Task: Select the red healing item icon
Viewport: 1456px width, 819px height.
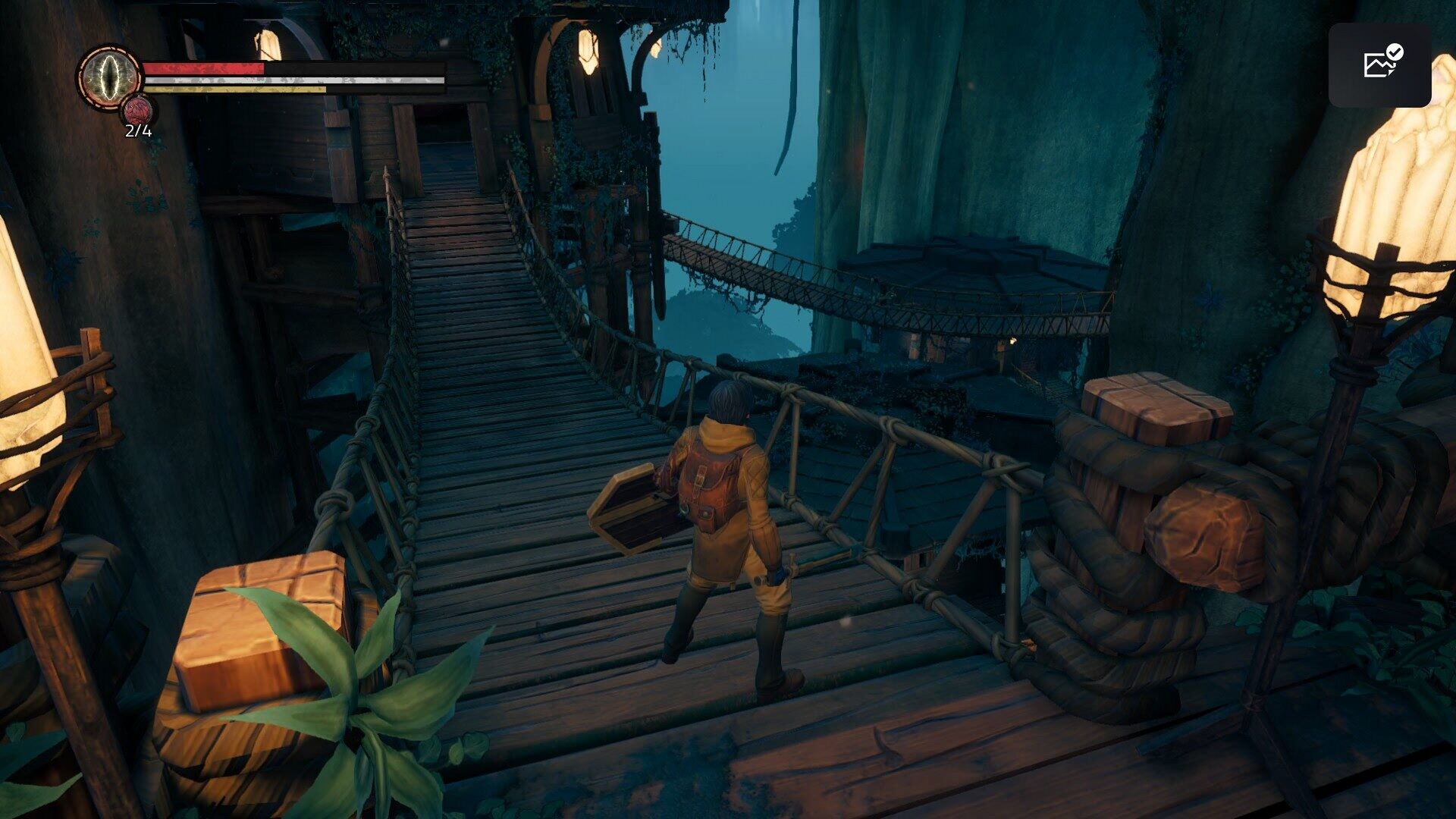Action: pos(138,111)
